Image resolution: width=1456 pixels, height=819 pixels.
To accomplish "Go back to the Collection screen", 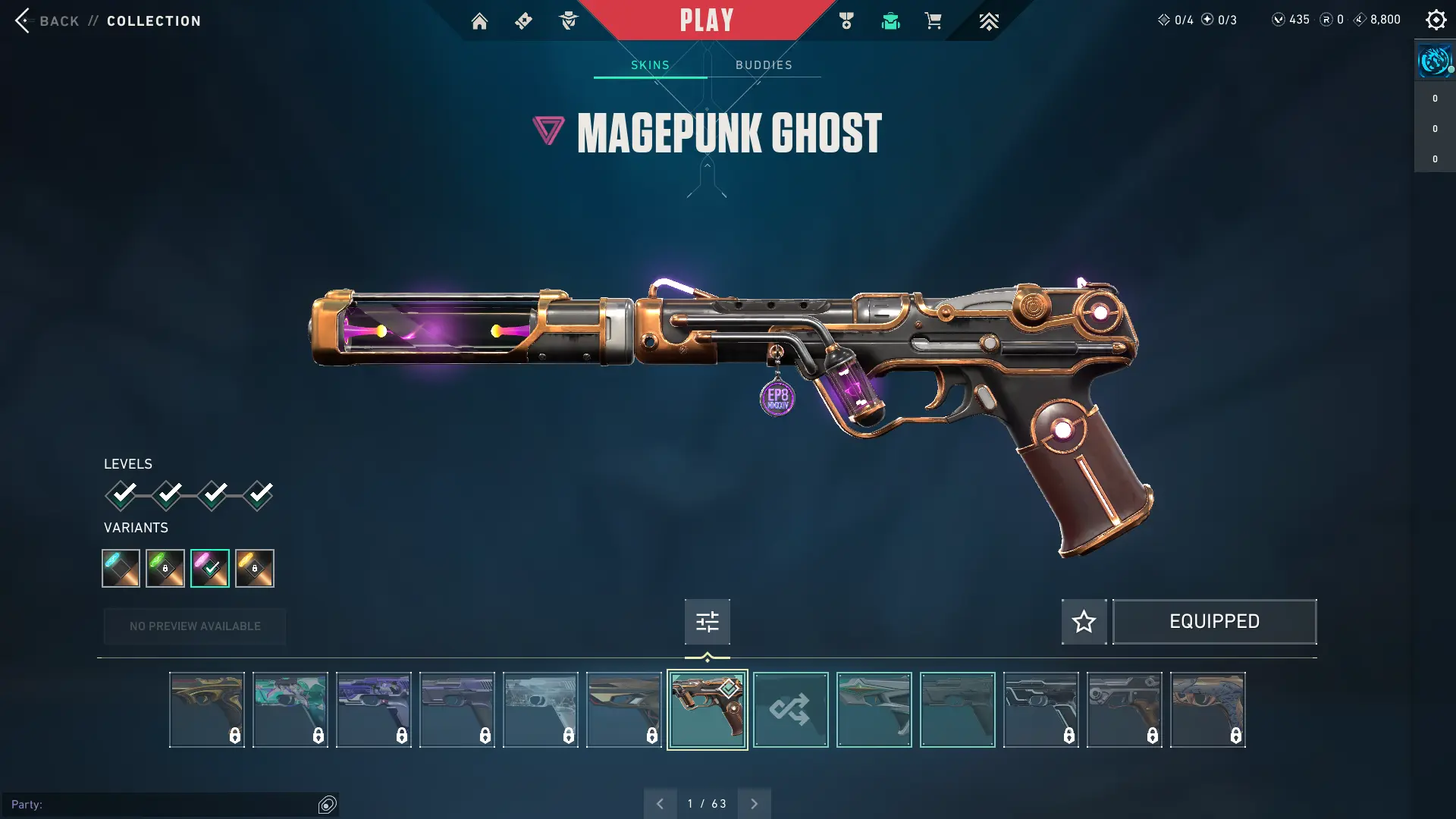I will [47, 20].
